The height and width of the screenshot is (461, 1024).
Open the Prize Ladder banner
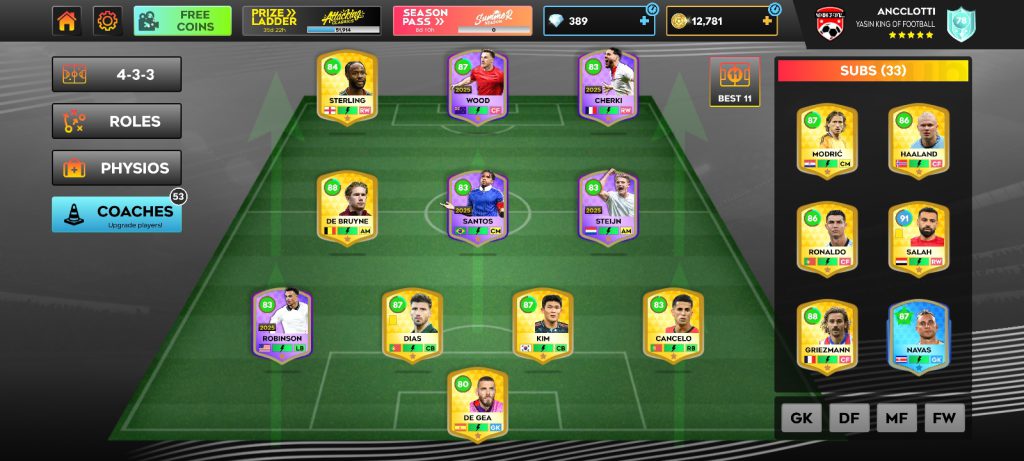311,21
